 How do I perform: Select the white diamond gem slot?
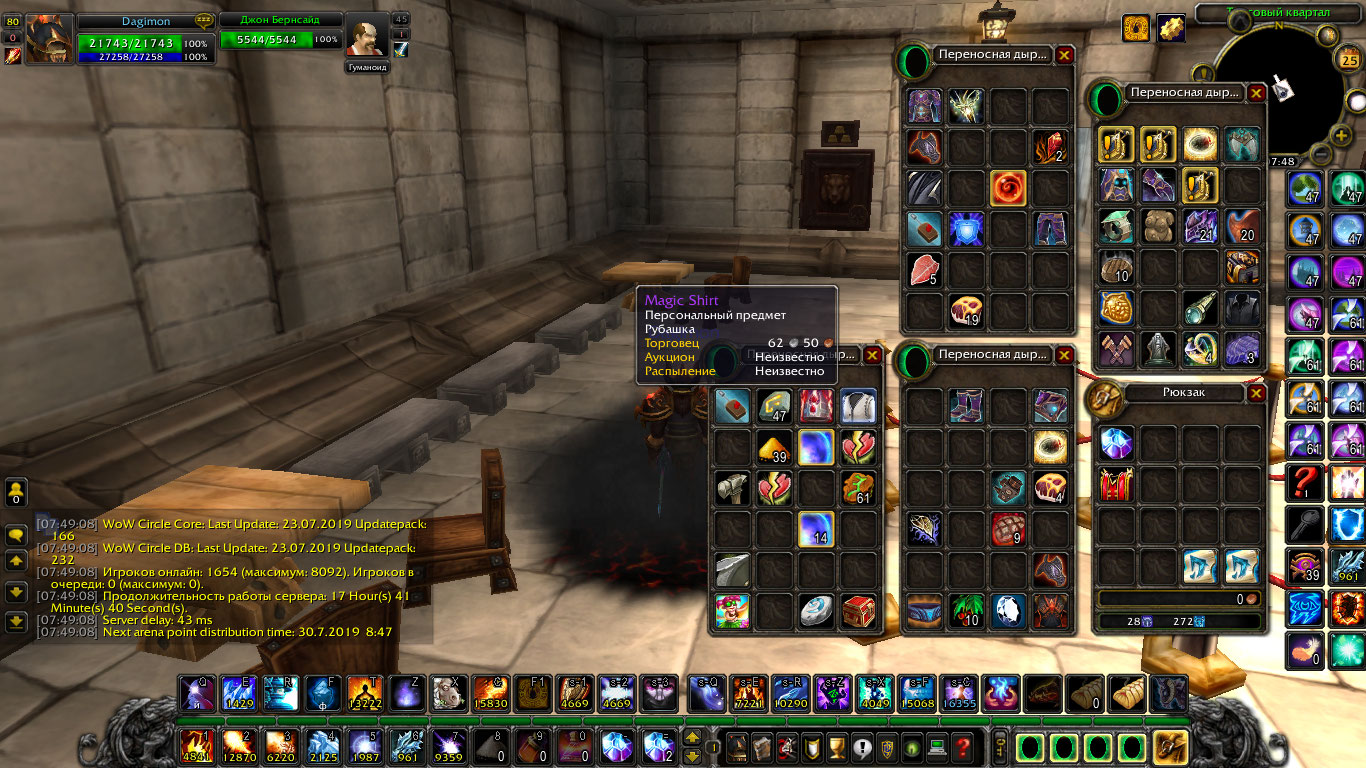[x=1008, y=611]
